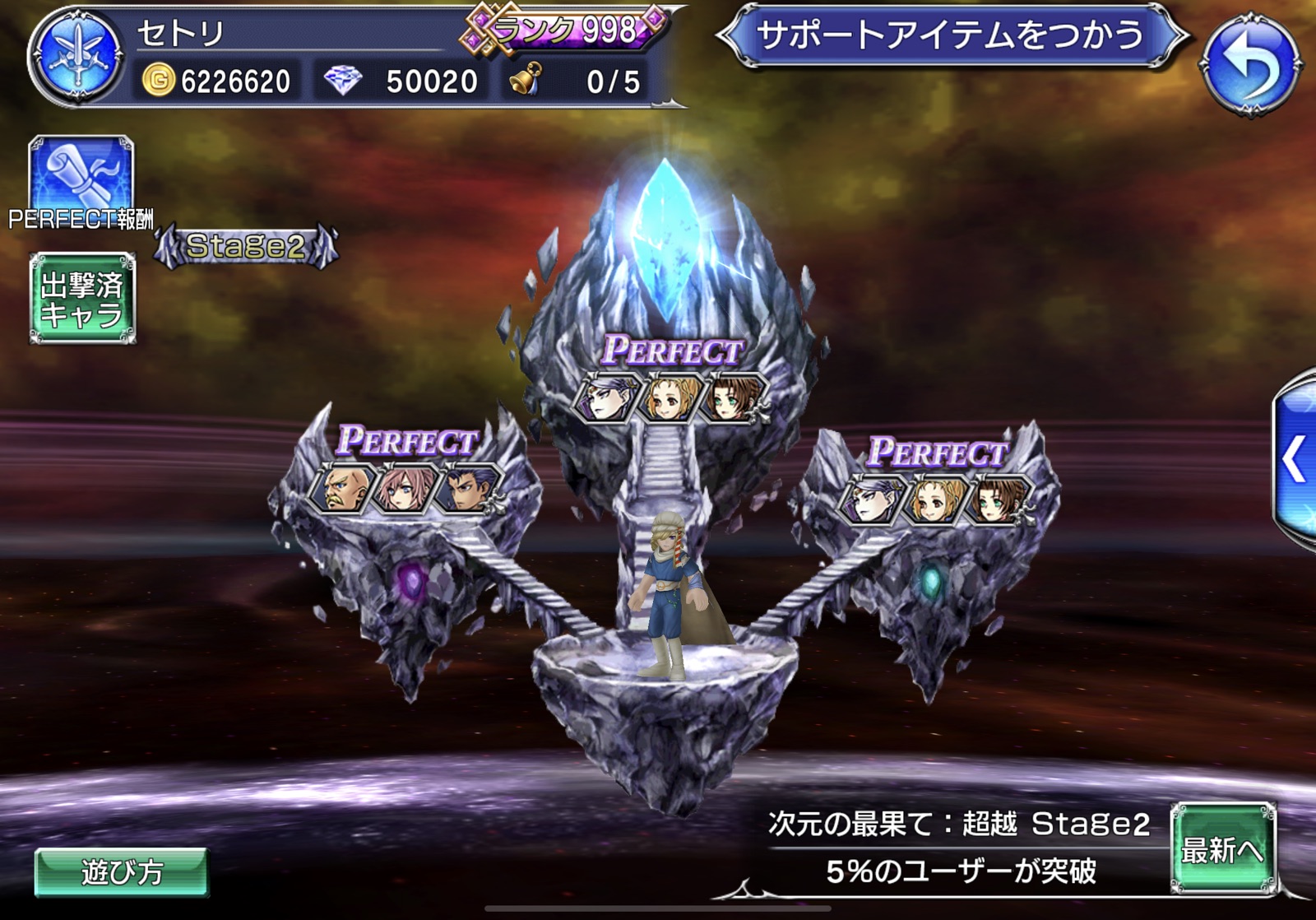Open the crossed swords player emblem icon

tap(76, 56)
